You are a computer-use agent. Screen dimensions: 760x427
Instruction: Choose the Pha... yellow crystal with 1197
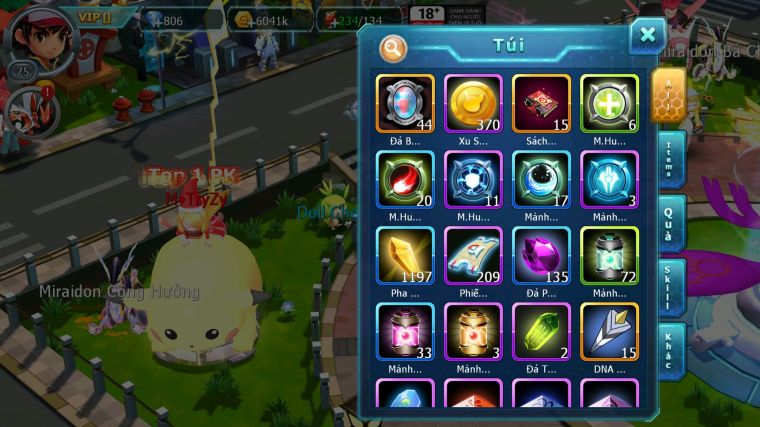[x=405, y=256]
